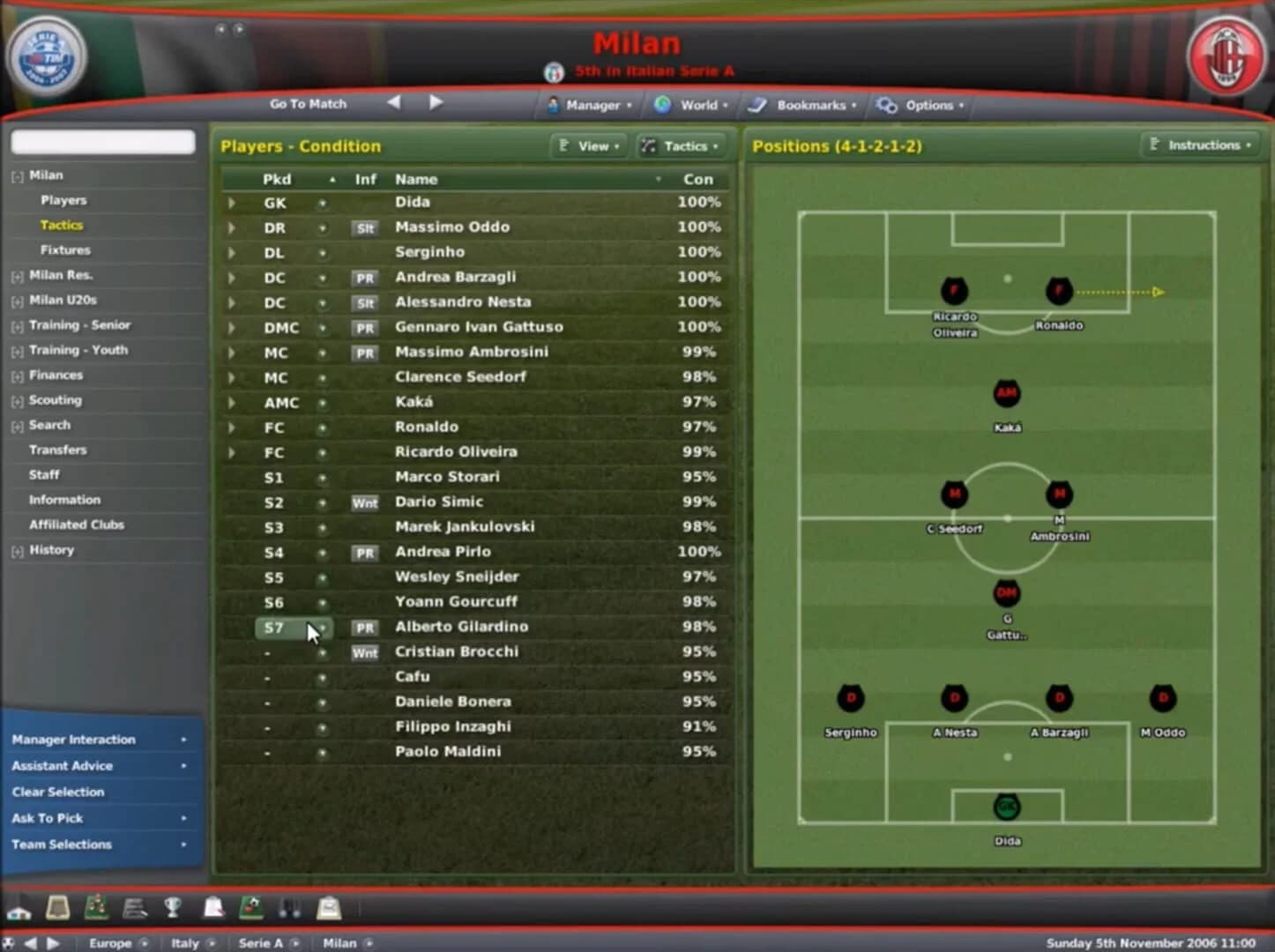Click the notes list icon in bottom toolbar
Viewport: 1275px width, 952px height.
coord(133,908)
